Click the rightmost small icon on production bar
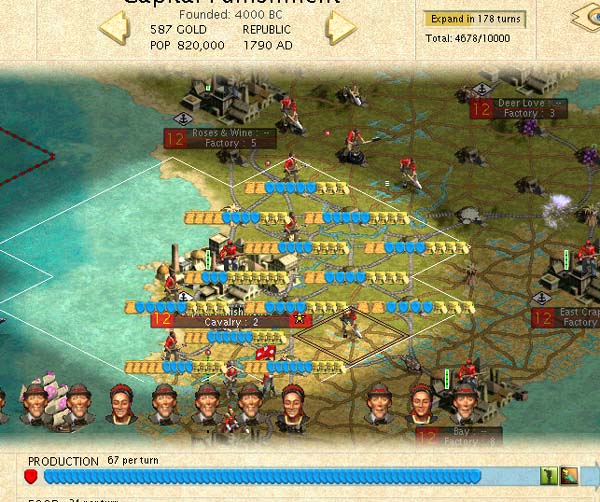This screenshot has width=600, height=502. coord(568,476)
